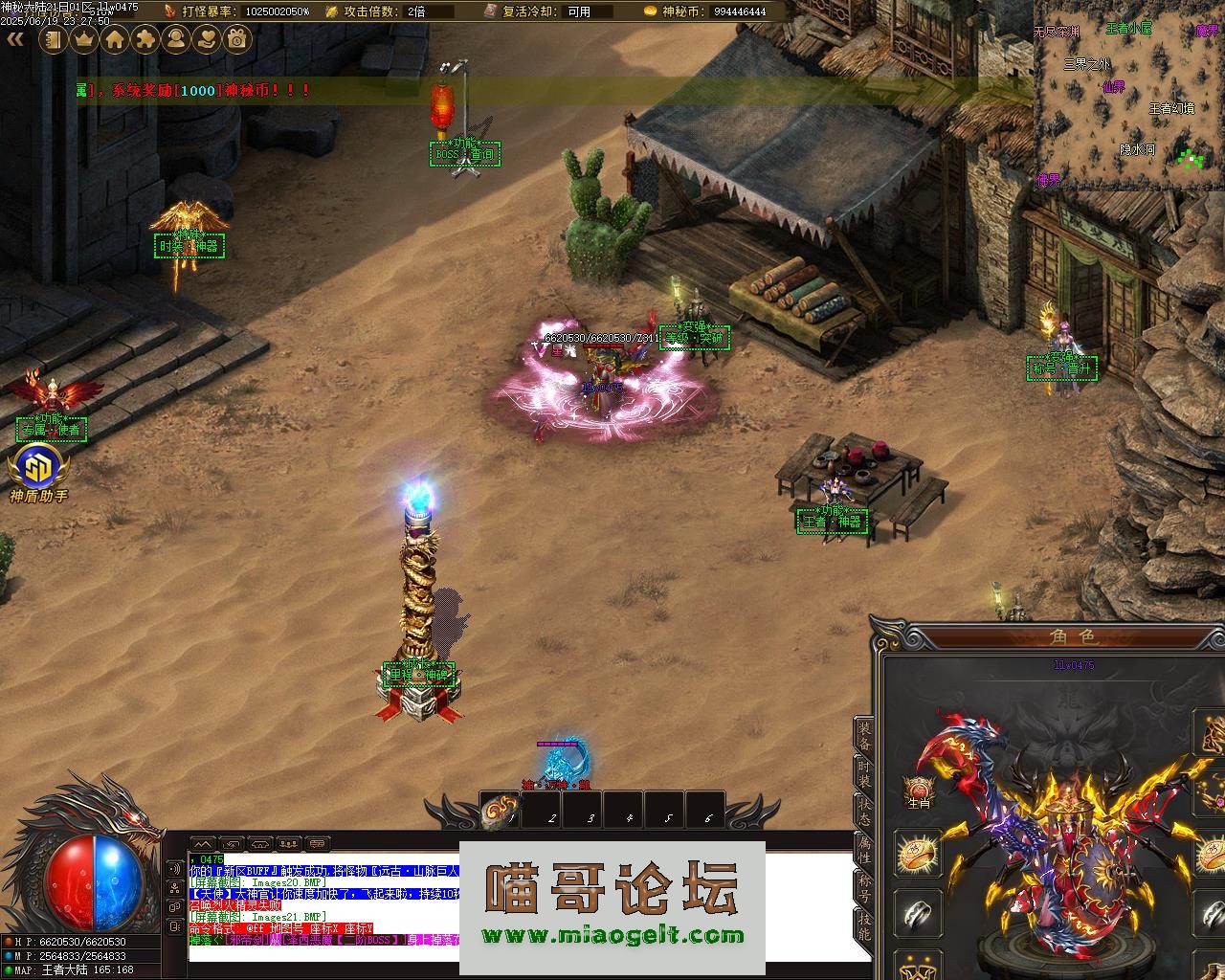1225x980 pixels.
Task: Open the customer service headset icon
Action: (x=176, y=39)
